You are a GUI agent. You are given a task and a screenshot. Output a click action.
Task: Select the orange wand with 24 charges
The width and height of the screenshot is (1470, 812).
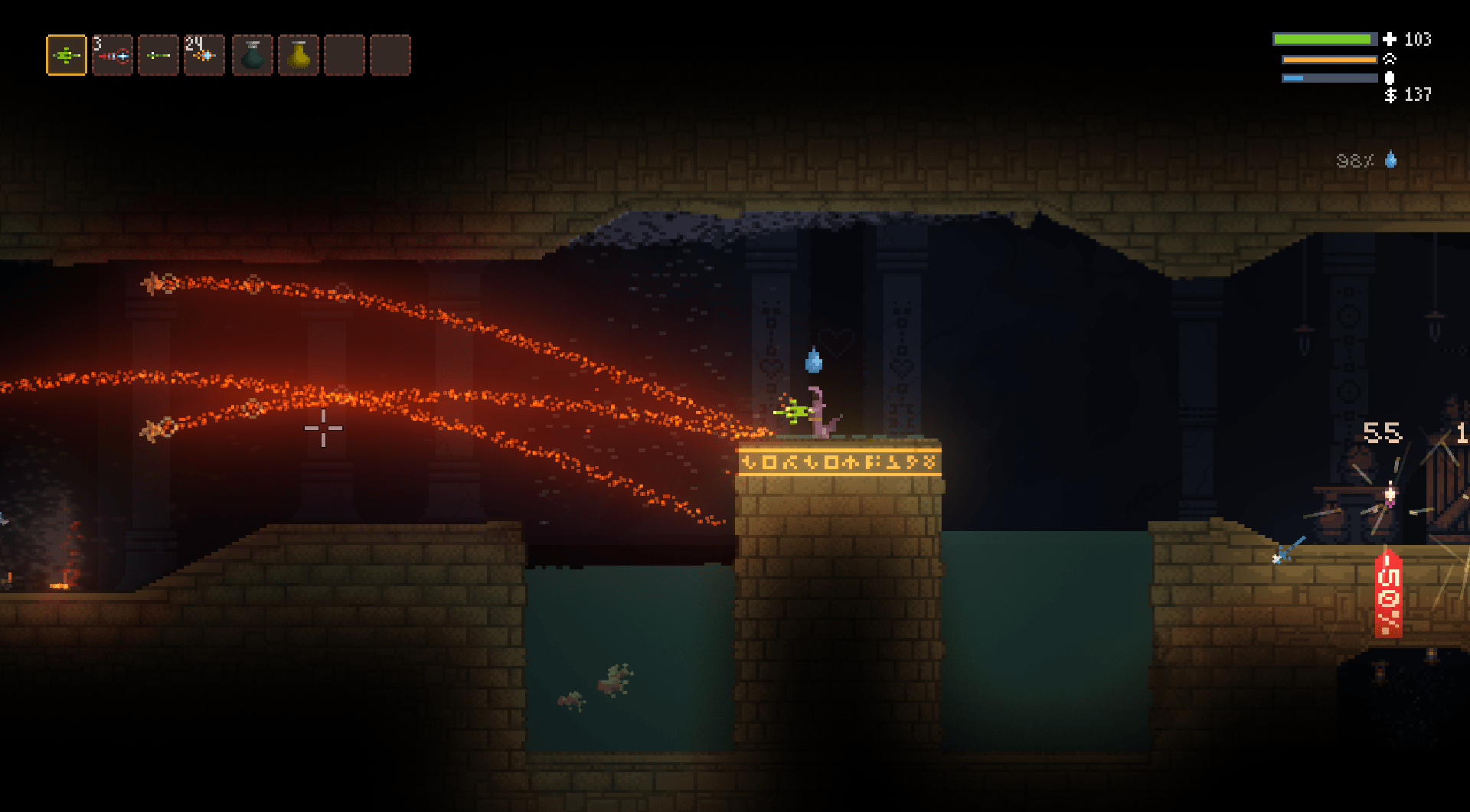(x=204, y=55)
